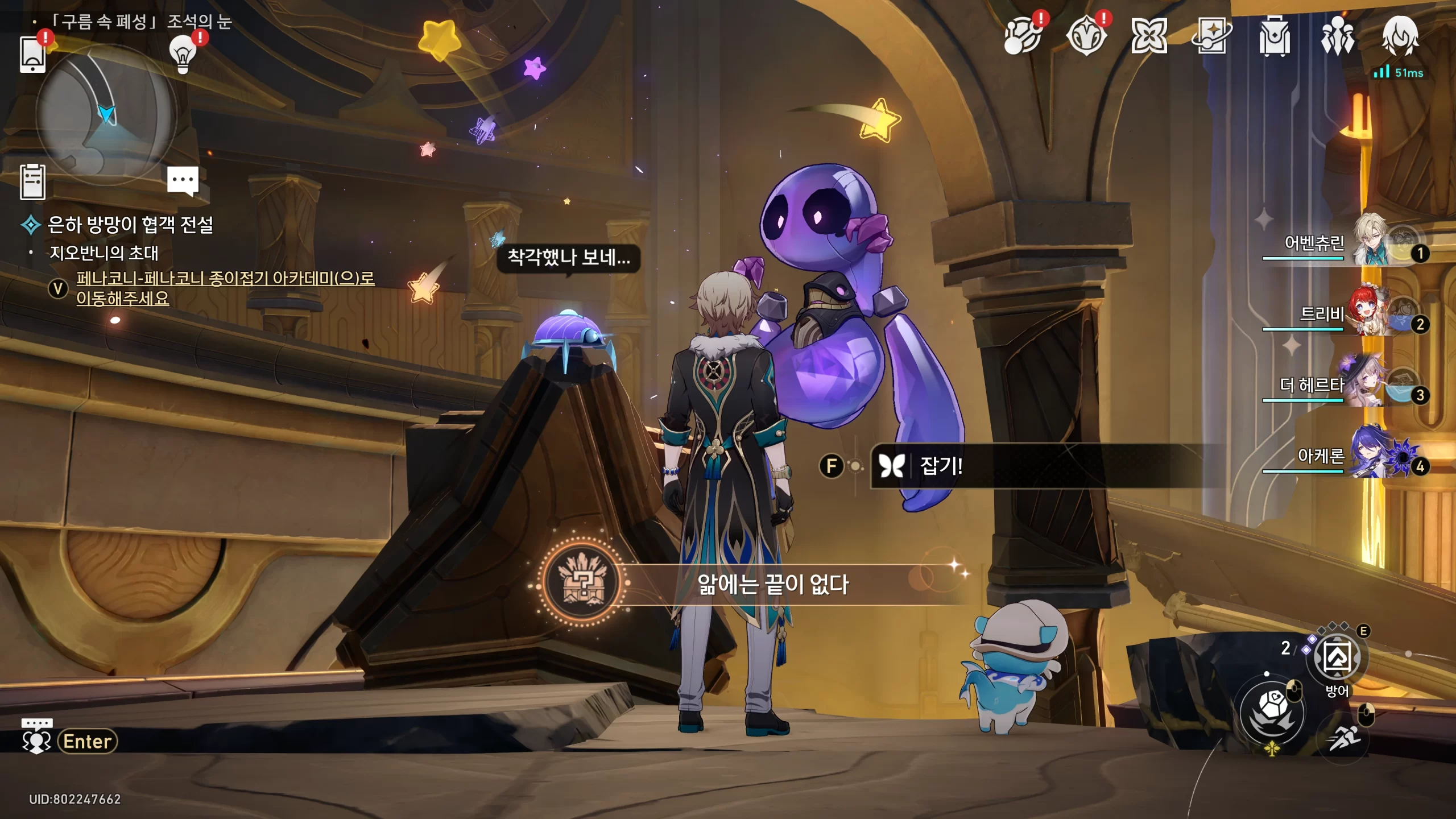Open the mission clipboard icon
Image resolution: width=1456 pixels, height=819 pixels.
[x=32, y=182]
